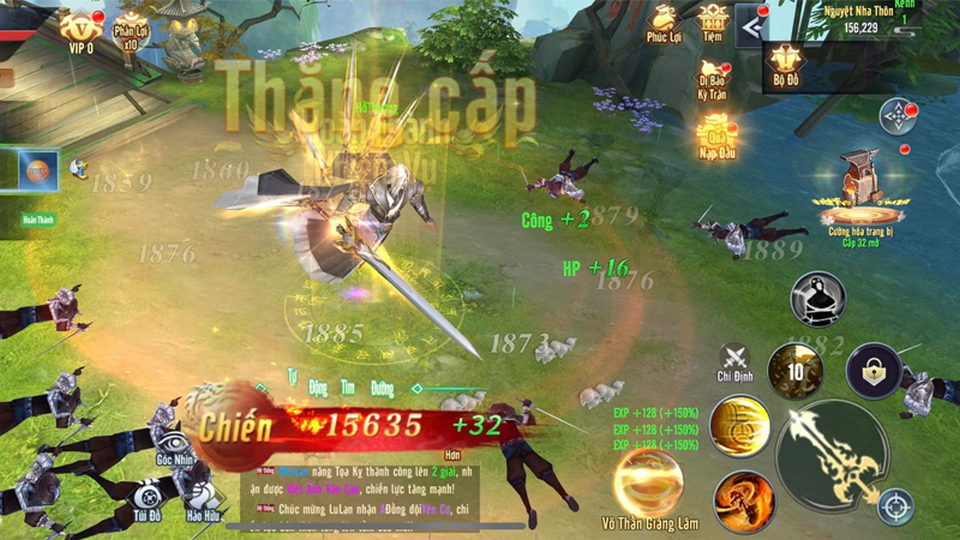Open the Dị Bảo Kỳ Trân event
The height and width of the screenshot is (540, 960).
(712, 80)
